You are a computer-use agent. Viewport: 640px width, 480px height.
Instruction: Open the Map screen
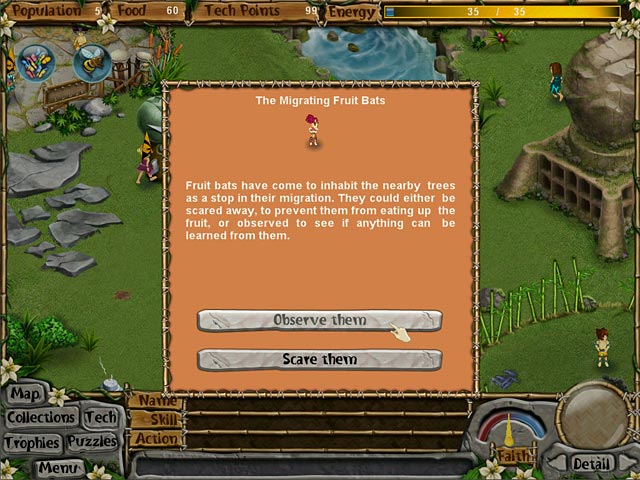point(26,394)
